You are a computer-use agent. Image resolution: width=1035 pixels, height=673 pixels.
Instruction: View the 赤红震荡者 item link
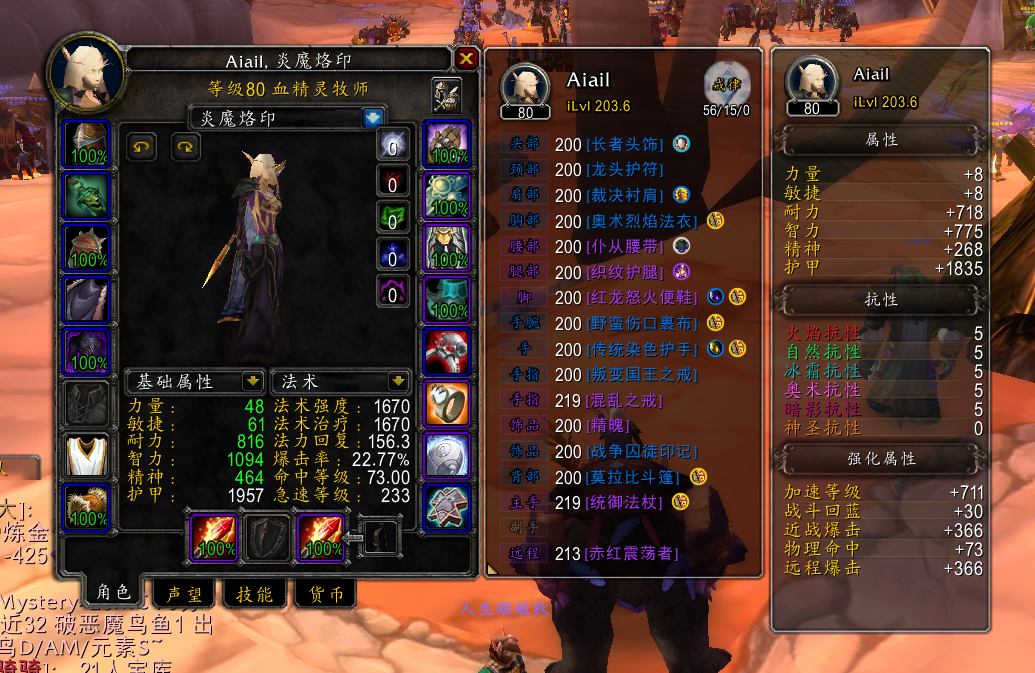point(632,553)
